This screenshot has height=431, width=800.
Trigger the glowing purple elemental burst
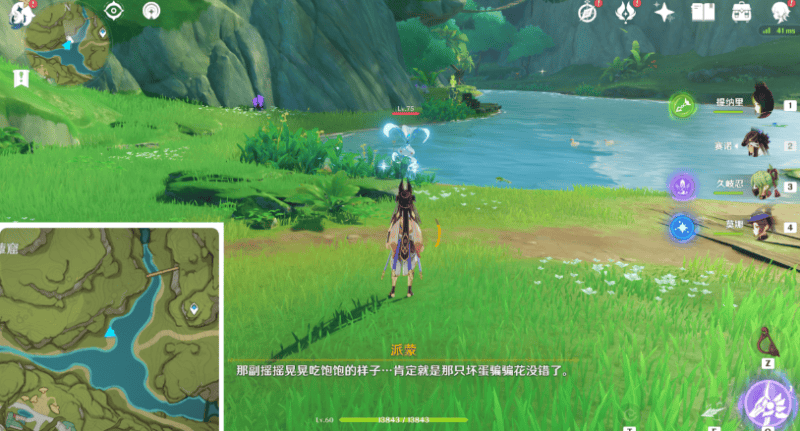pos(768,406)
